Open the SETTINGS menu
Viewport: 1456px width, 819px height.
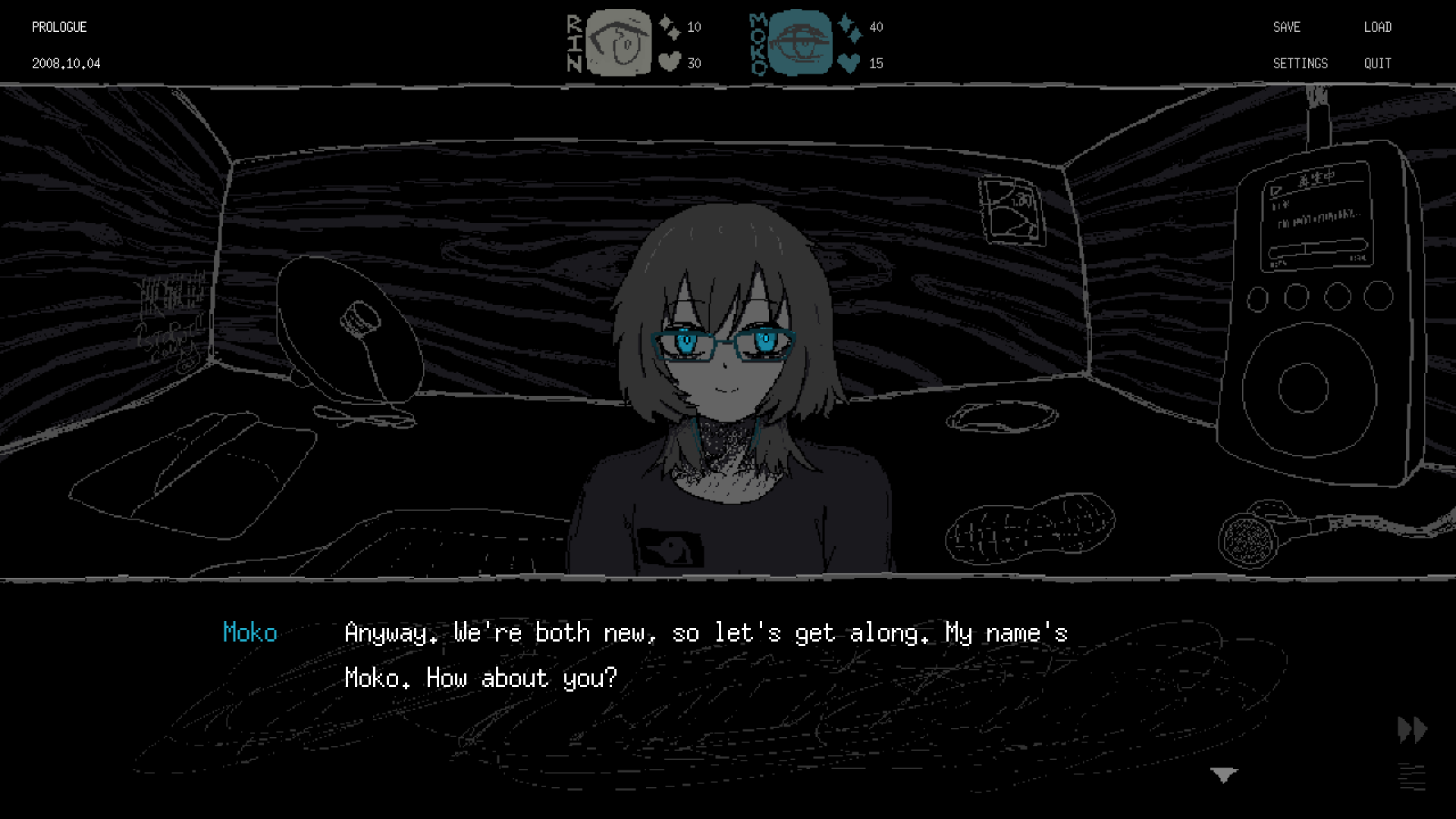point(1301,64)
